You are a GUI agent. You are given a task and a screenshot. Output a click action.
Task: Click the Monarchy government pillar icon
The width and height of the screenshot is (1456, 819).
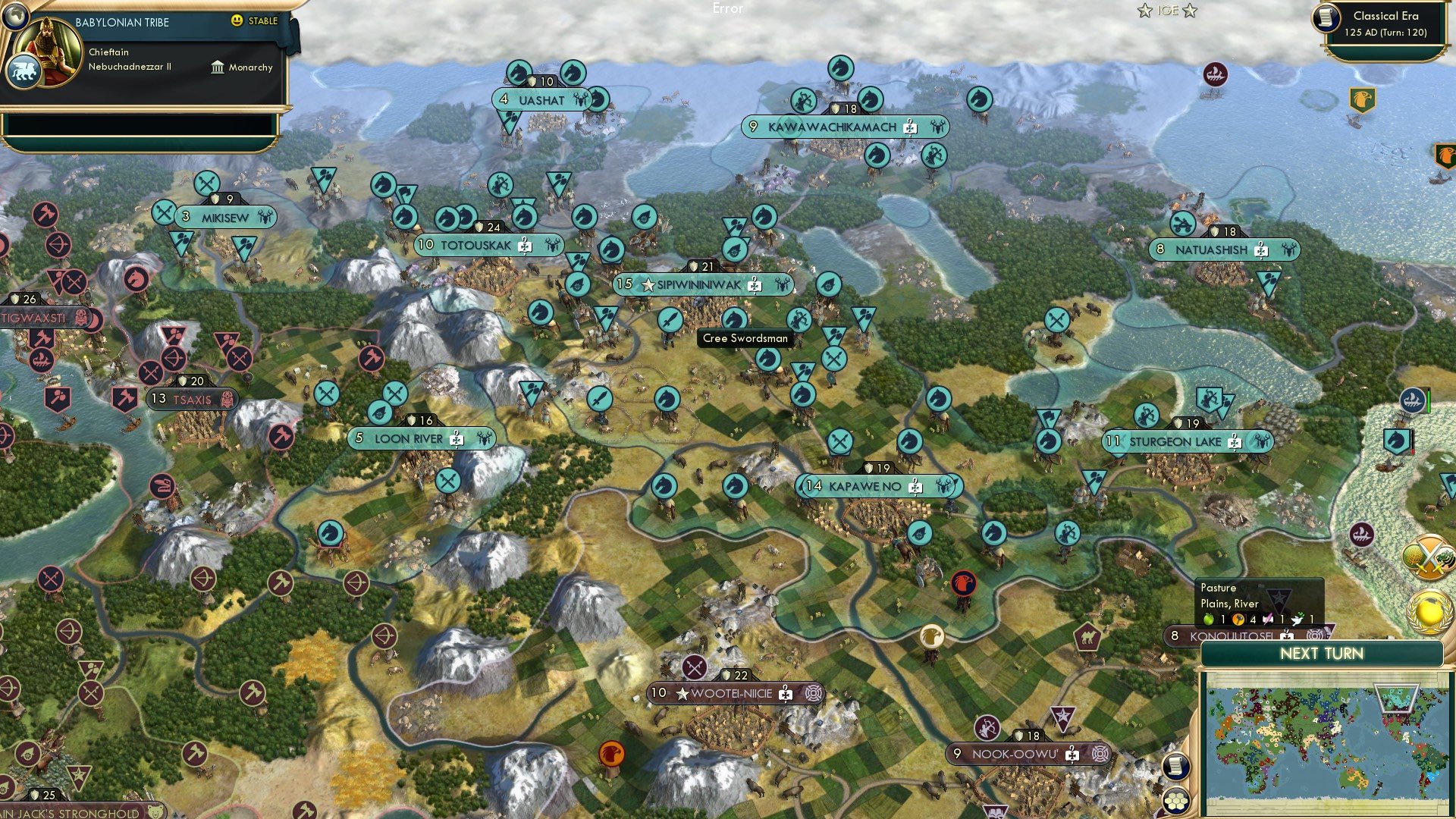point(218,67)
